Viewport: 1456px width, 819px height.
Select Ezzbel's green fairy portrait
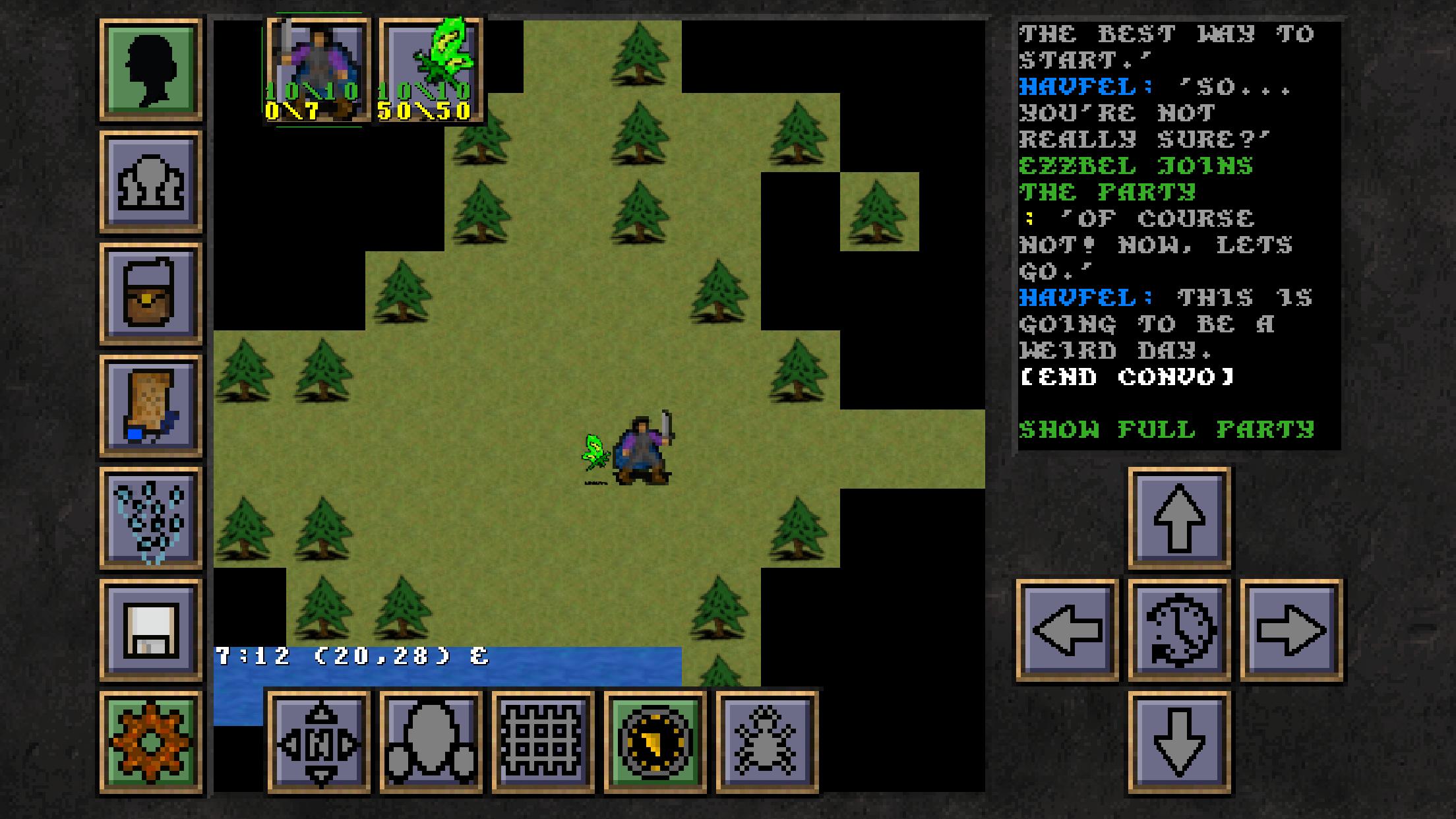(432, 69)
